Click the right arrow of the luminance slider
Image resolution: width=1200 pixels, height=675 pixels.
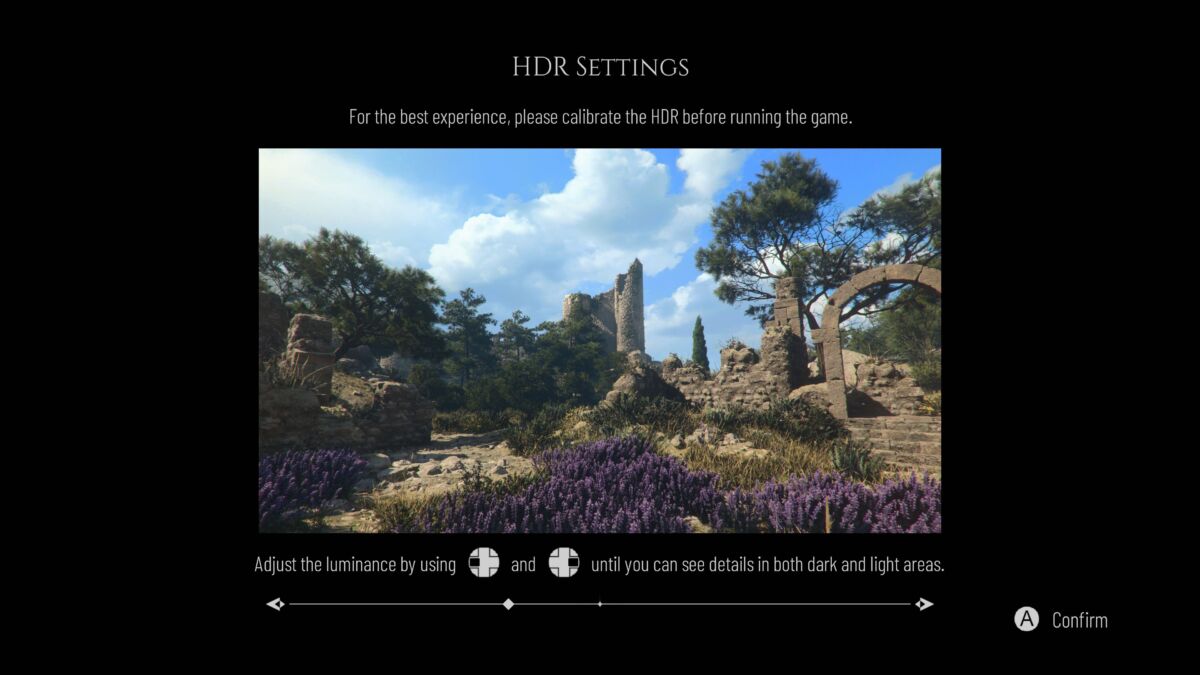coord(925,604)
